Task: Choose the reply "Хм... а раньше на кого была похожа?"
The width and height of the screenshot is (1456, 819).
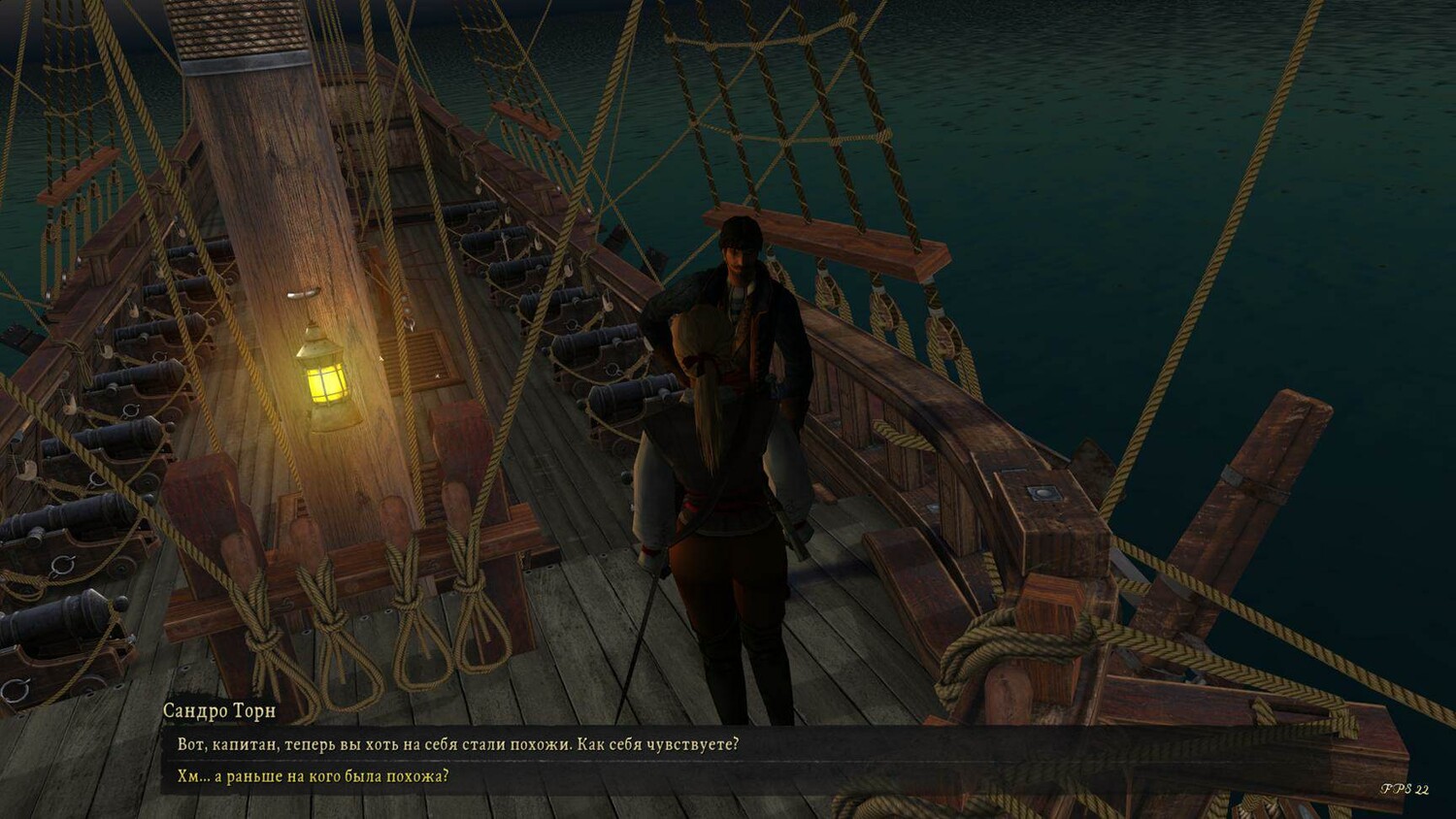Action: [314, 776]
